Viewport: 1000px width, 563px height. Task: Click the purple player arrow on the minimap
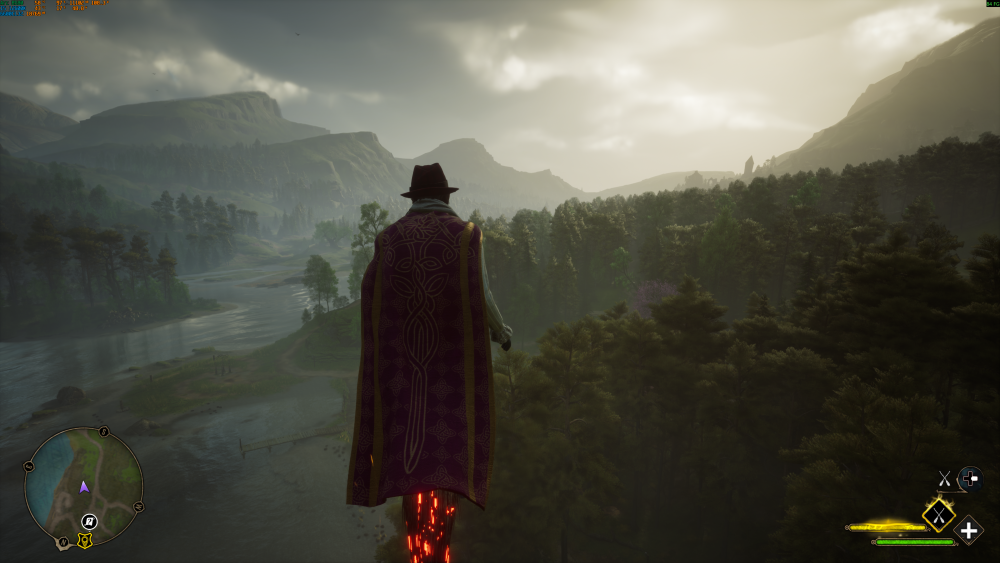coord(84,487)
